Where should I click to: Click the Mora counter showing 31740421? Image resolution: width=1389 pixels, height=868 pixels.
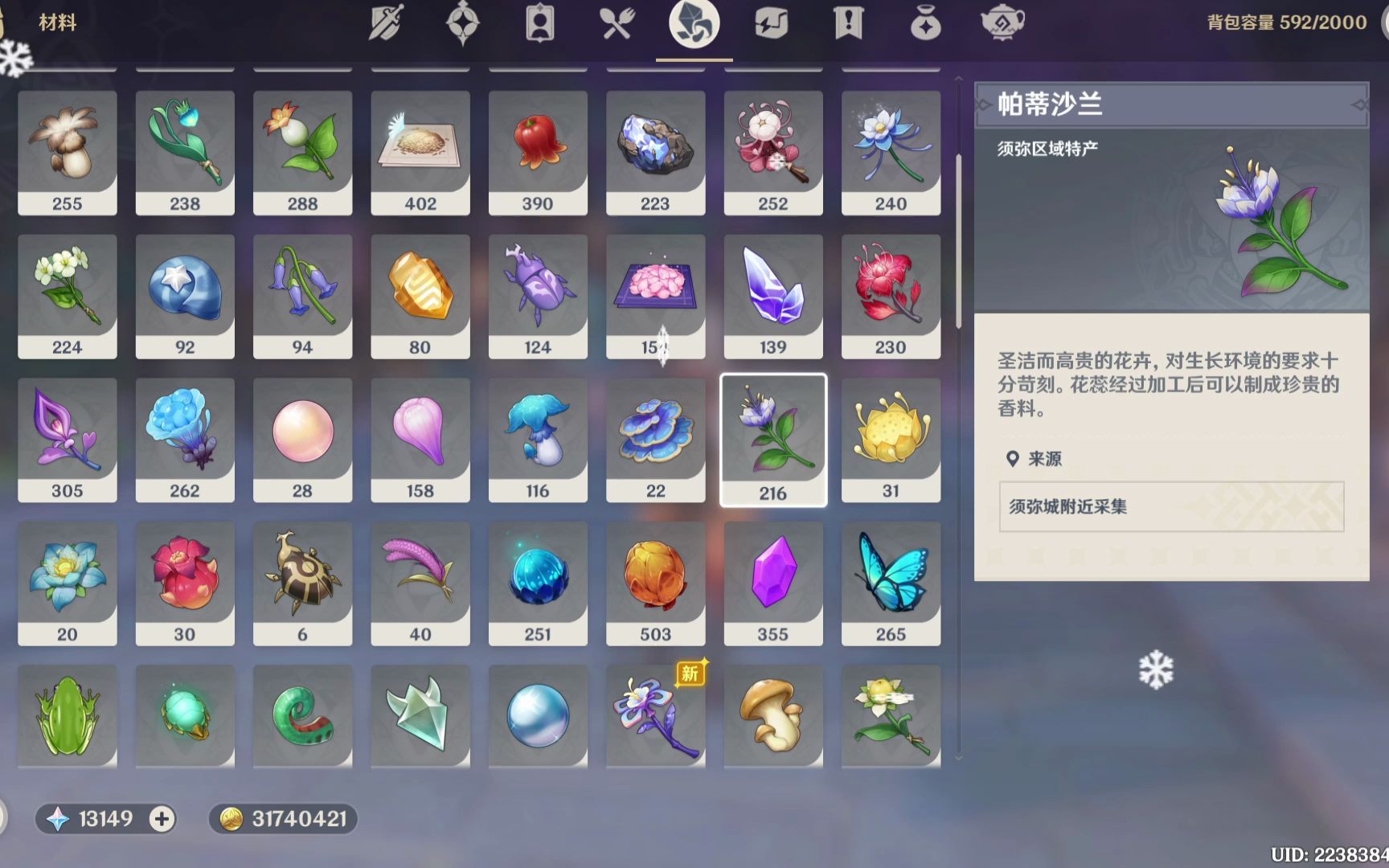pos(281,819)
